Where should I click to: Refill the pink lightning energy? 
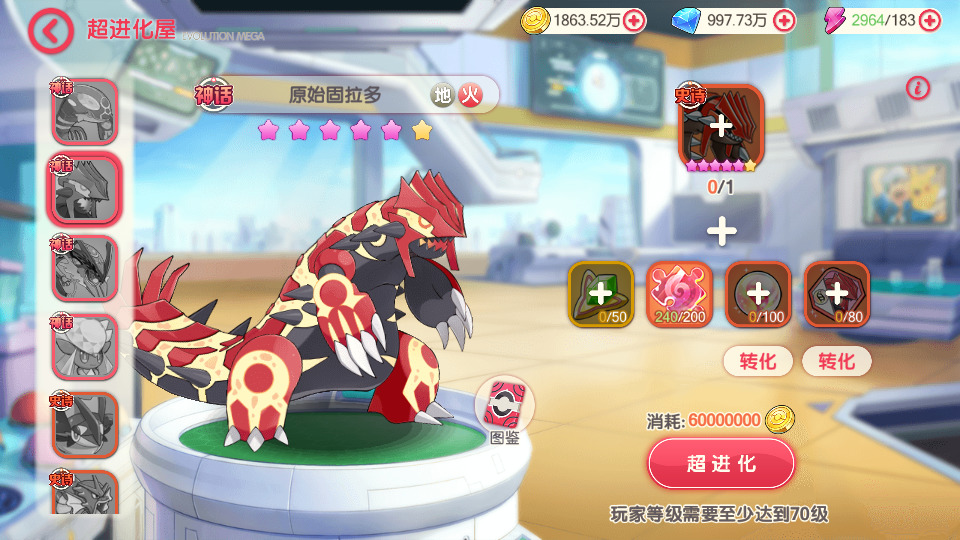[932, 20]
